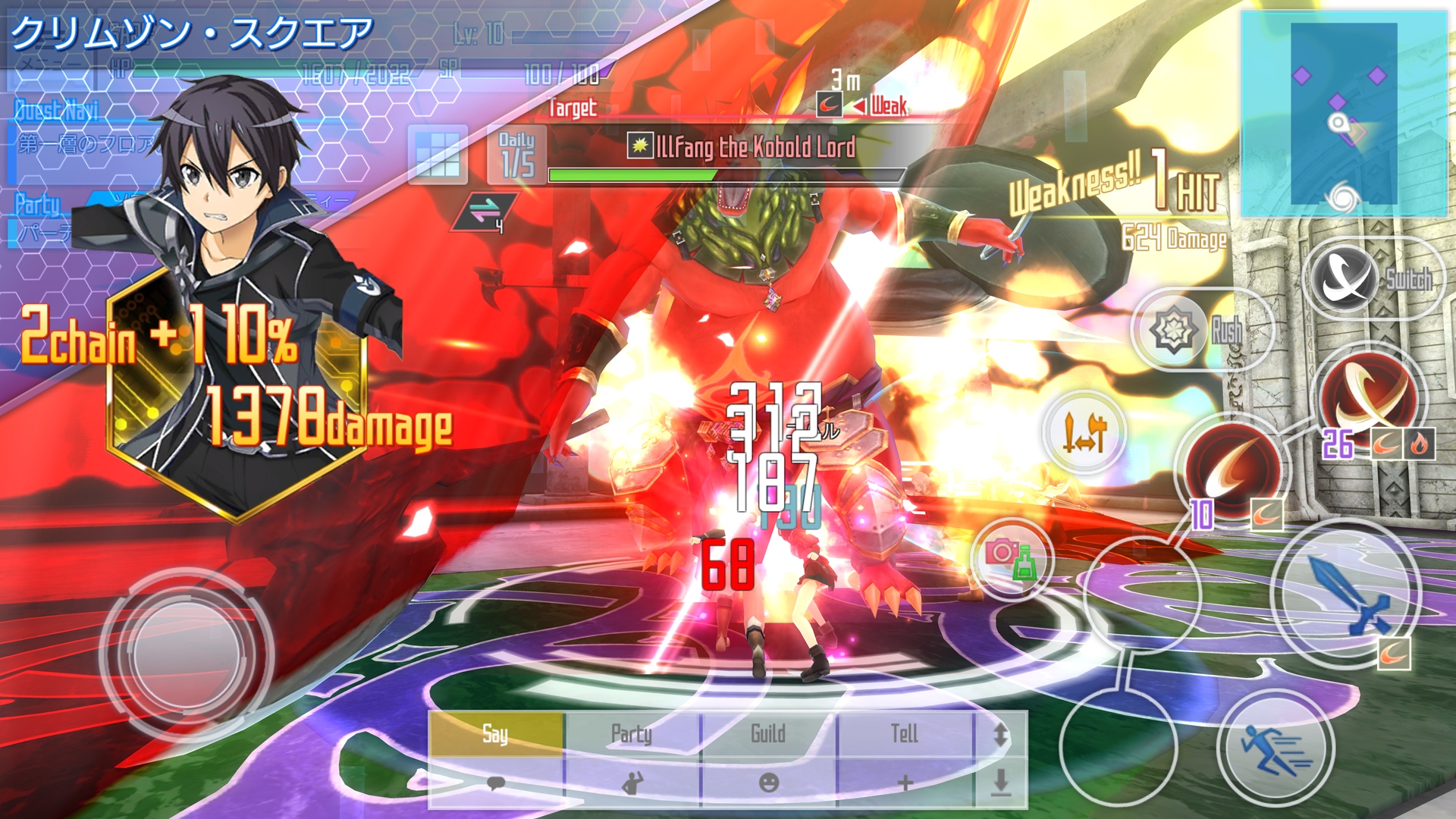Image resolution: width=1456 pixels, height=819 pixels.
Task: Select the Guild chat tab
Action: [767, 733]
